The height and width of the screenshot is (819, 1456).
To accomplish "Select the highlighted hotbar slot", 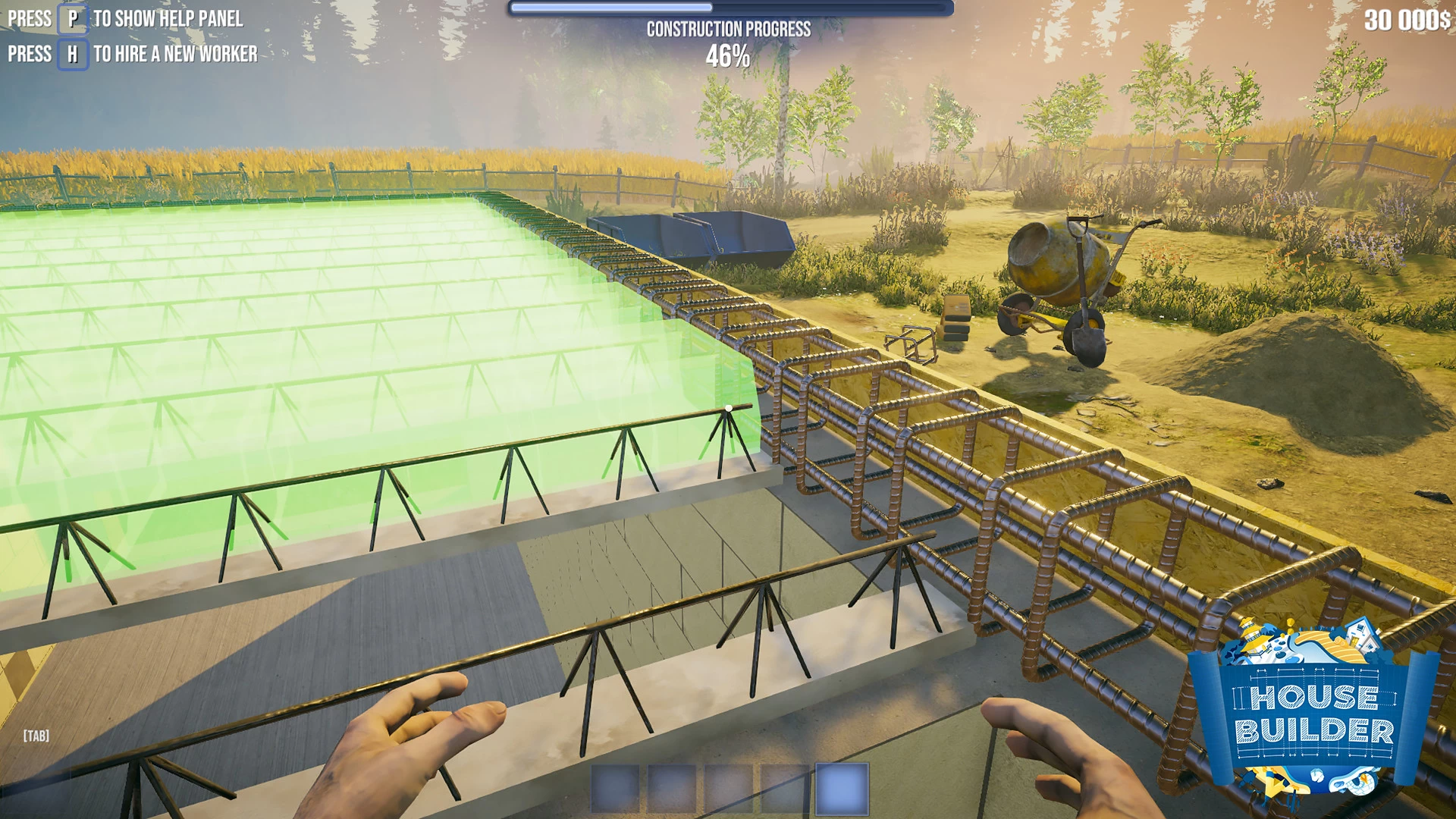I will (842, 789).
